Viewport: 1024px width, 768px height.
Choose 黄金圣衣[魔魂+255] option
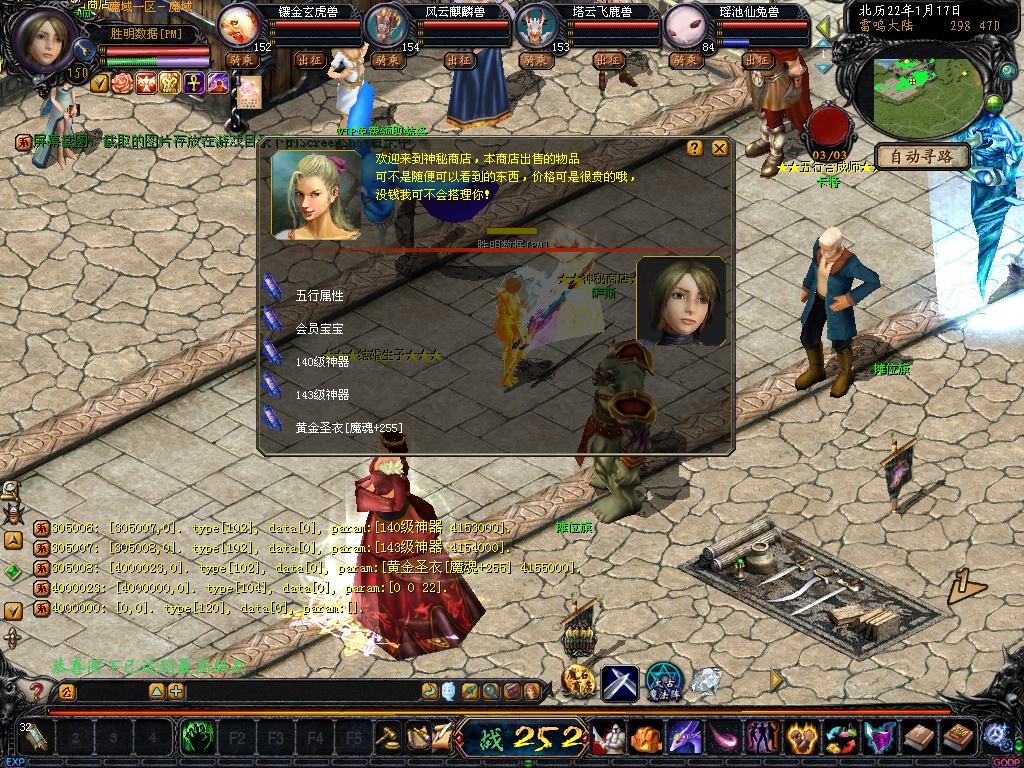348,427
